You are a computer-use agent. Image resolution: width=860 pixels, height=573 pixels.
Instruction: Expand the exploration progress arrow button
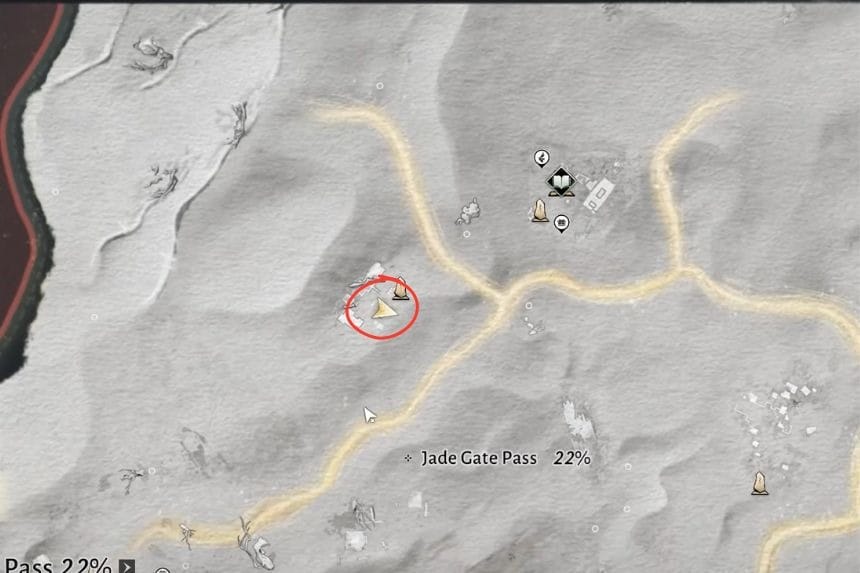point(127,566)
